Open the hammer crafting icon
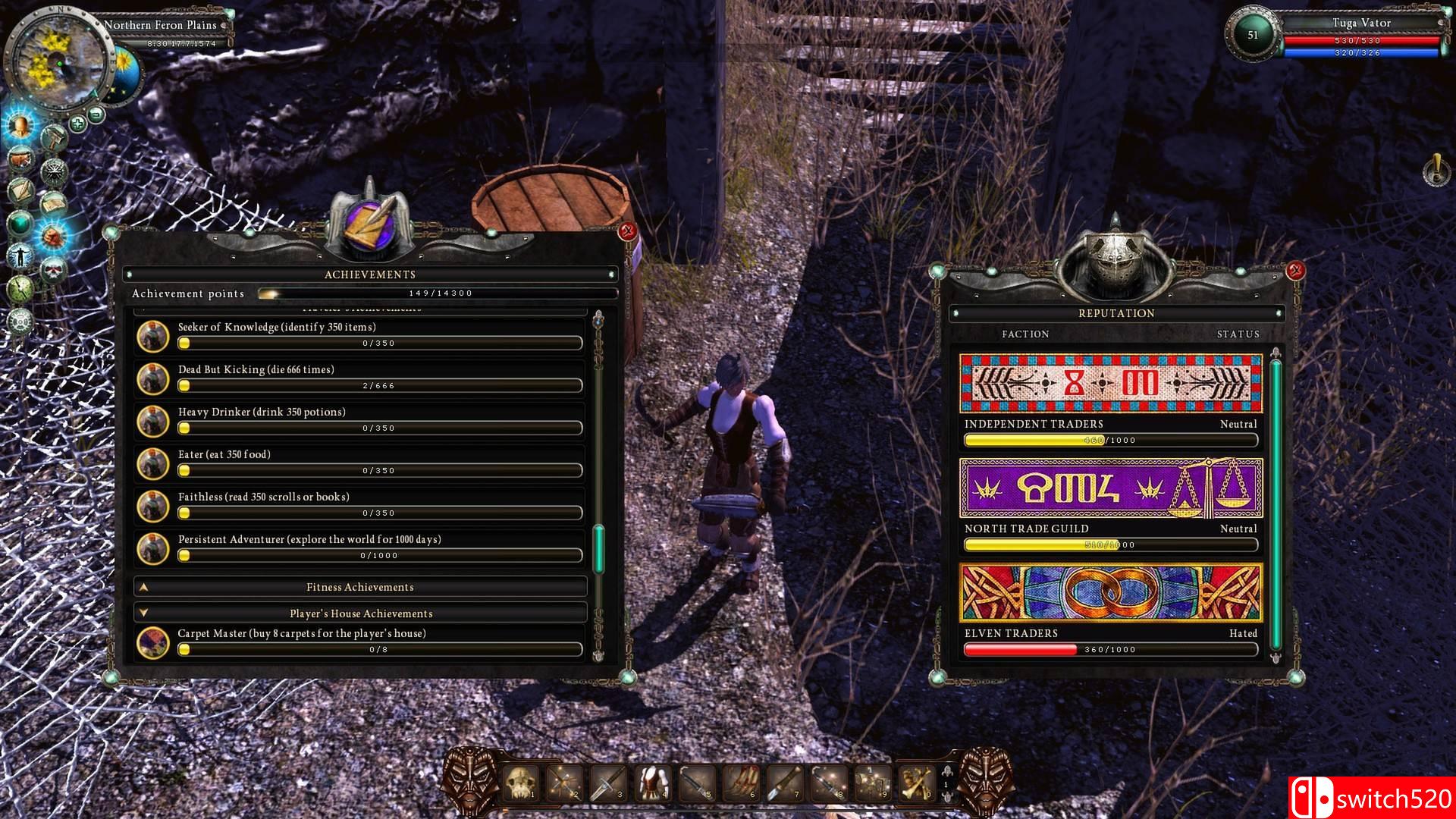Screen dimensions: 1456x819 point(54,139)
